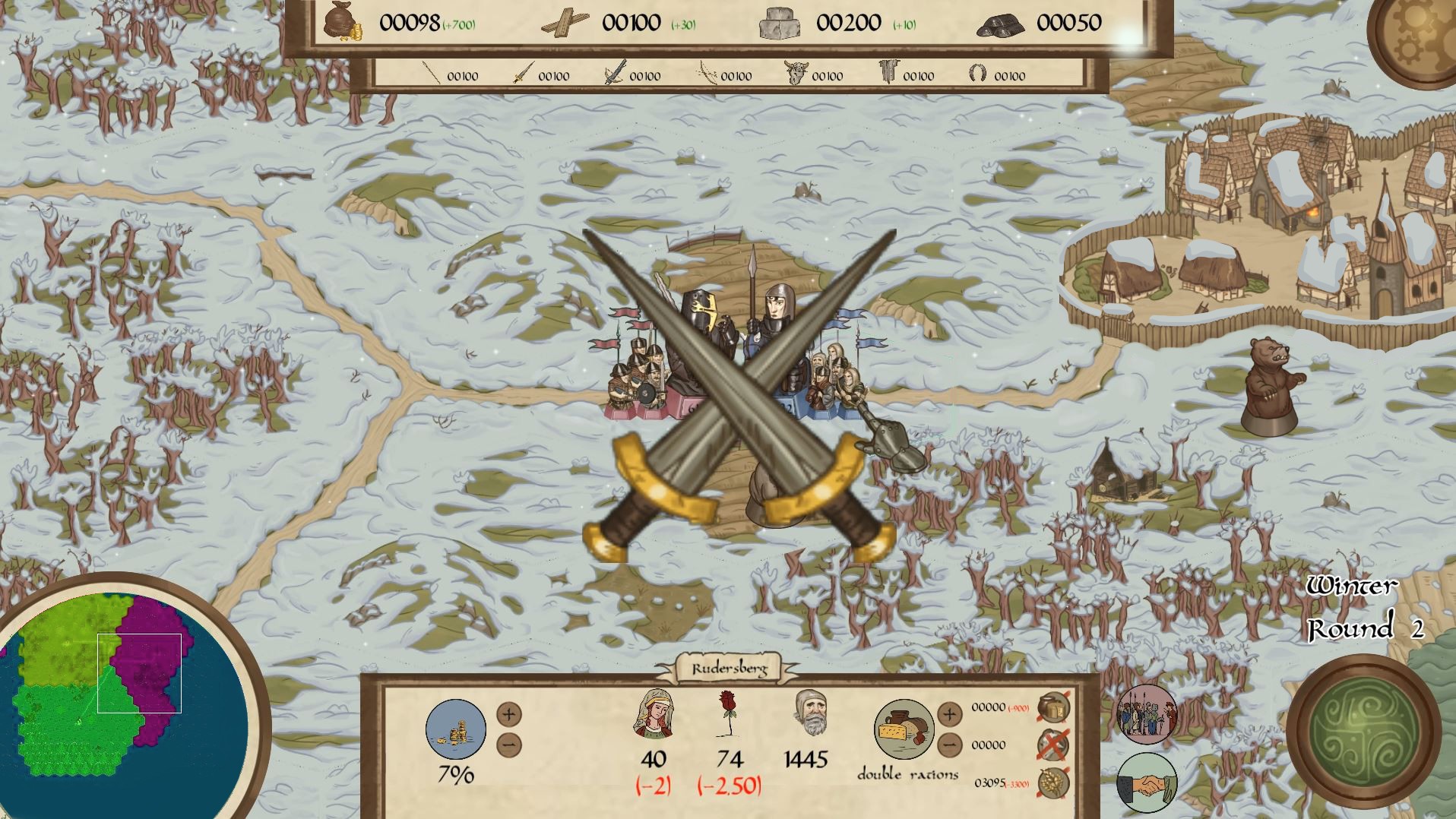The height and width of the screenshot is (819, 1456).
Task: Click the stone resource counter icon
Action: [x=779, y=23]
